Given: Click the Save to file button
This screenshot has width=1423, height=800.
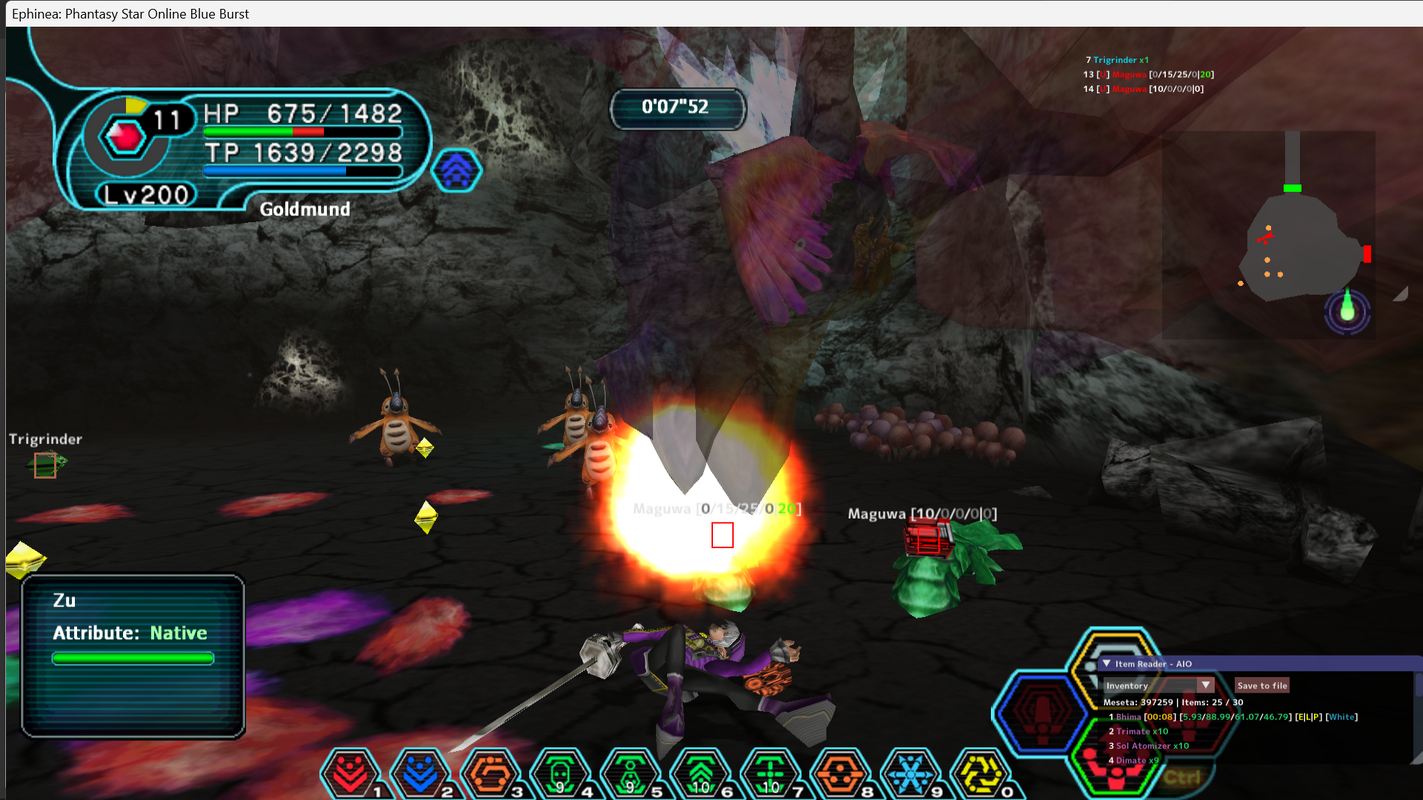Looking at the screenshot, I should click(1262, 686).
